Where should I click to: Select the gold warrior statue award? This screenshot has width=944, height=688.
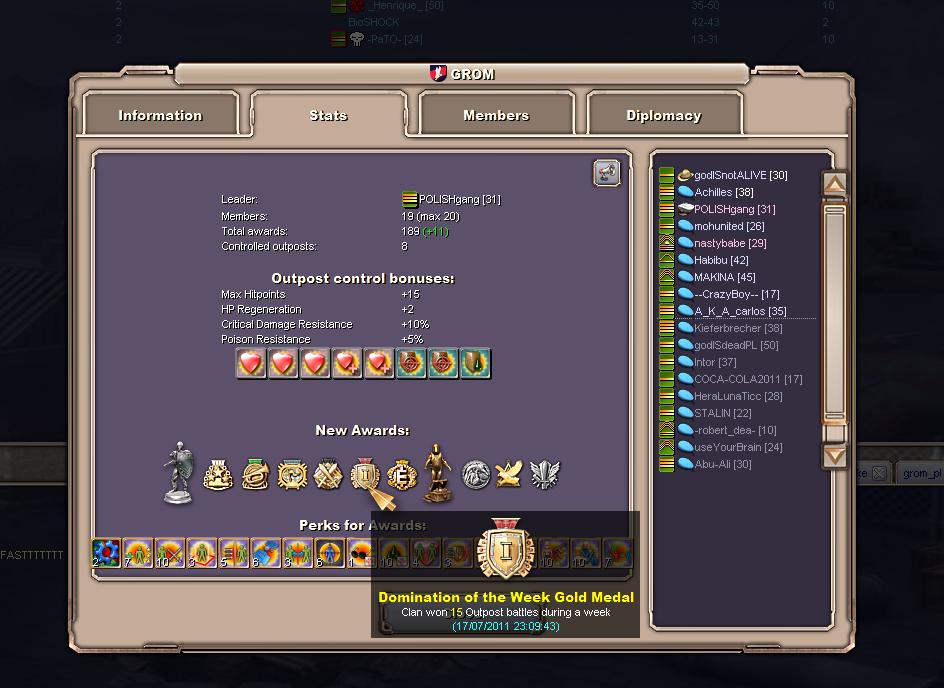436,472
